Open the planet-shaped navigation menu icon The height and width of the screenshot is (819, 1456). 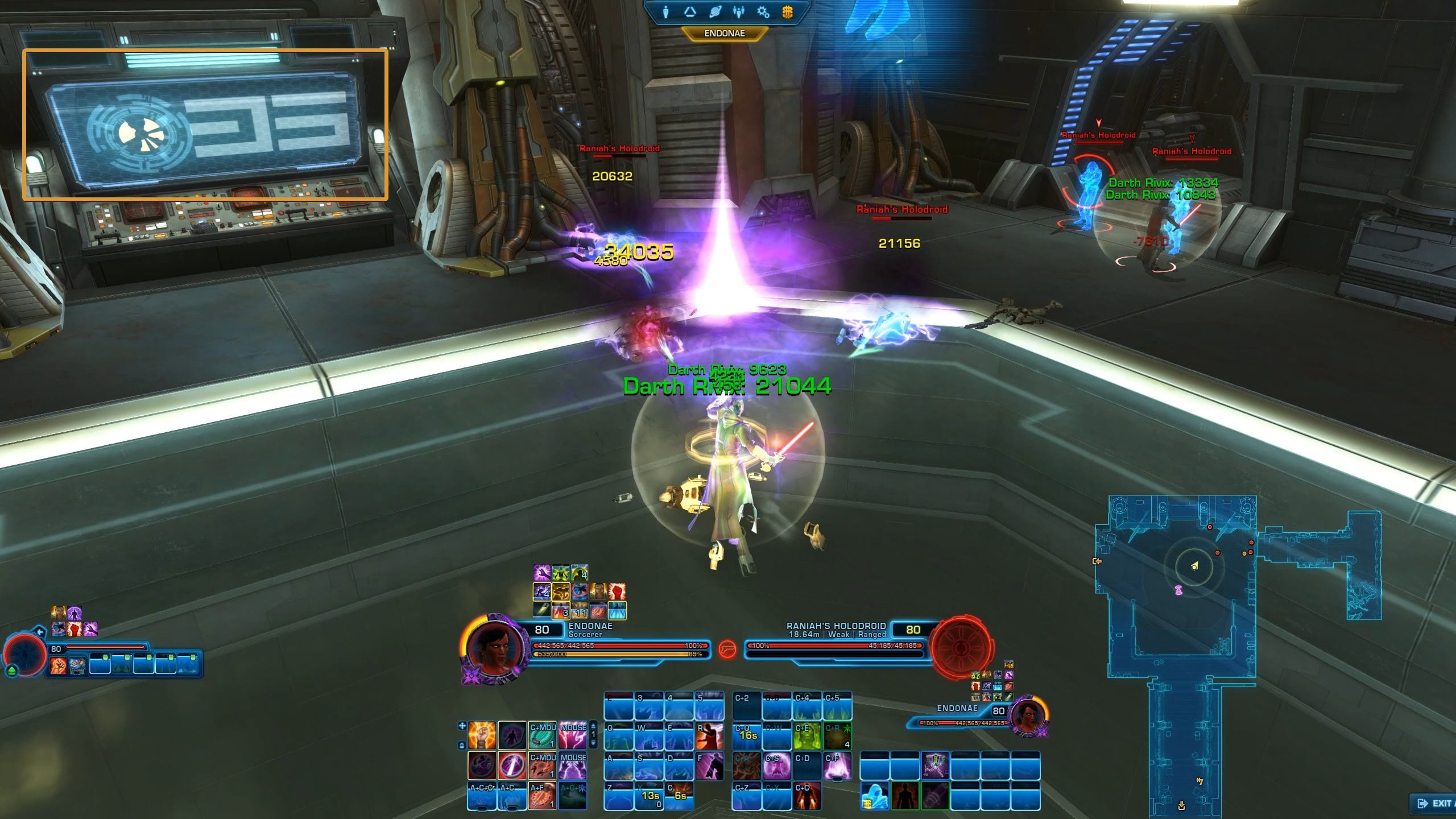point(715,12)
